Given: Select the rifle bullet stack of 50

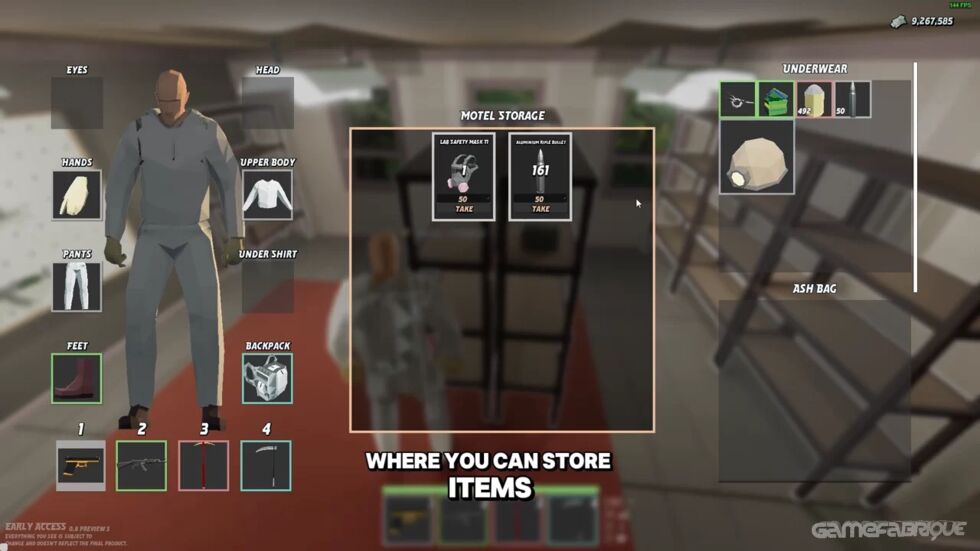Looking at the screenshot, I should [x=852, y=100].
